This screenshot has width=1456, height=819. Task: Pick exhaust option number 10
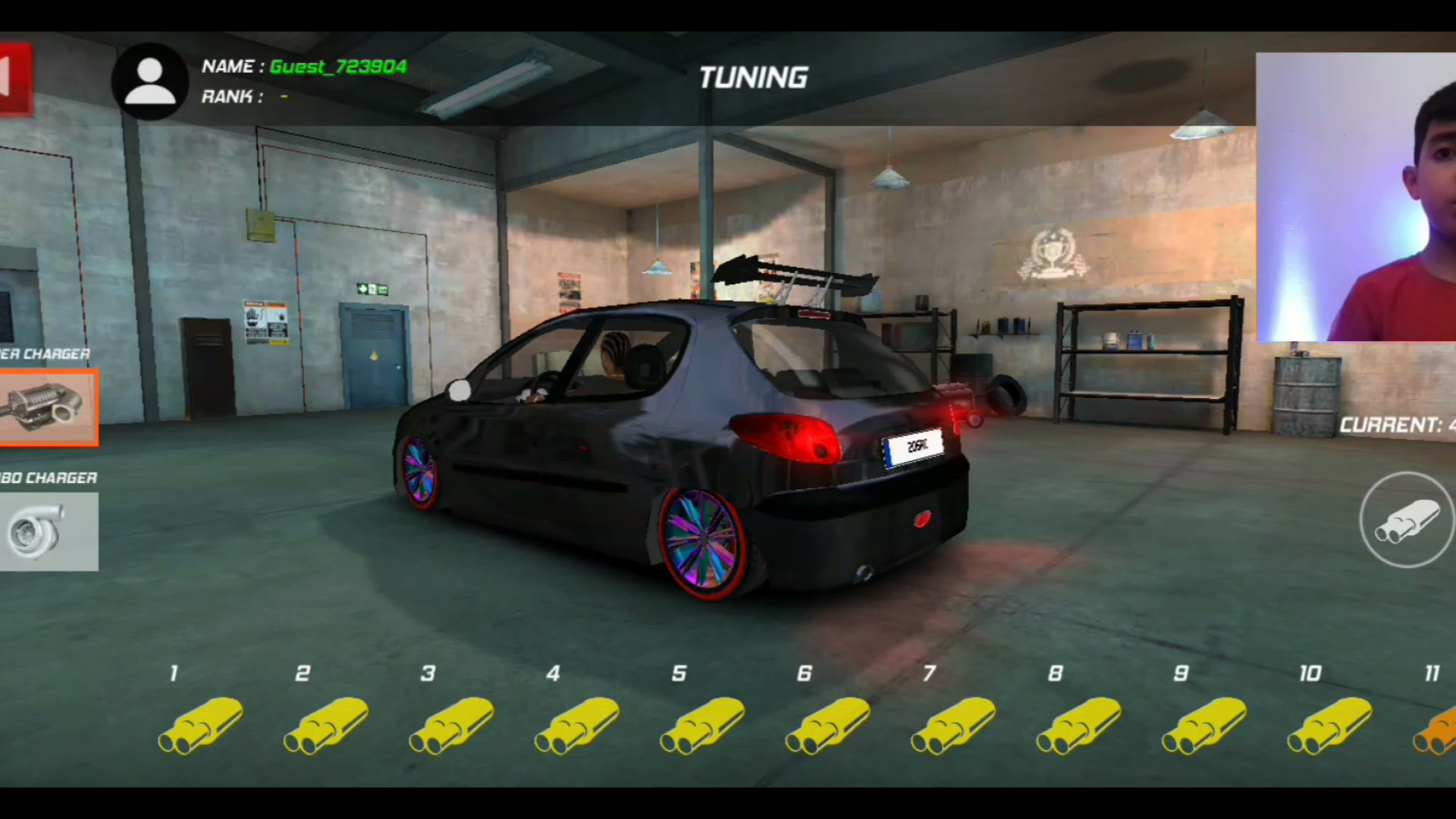tap(1329, 725)
